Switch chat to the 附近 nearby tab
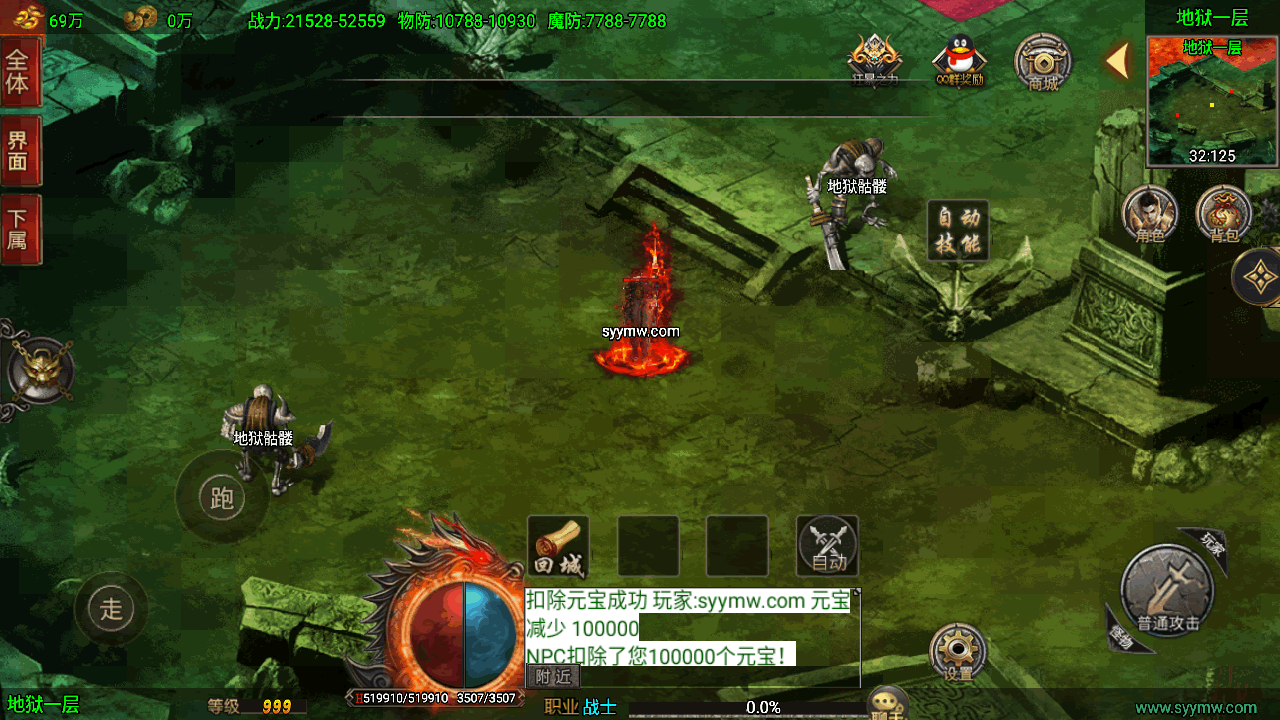 (553, 677)
